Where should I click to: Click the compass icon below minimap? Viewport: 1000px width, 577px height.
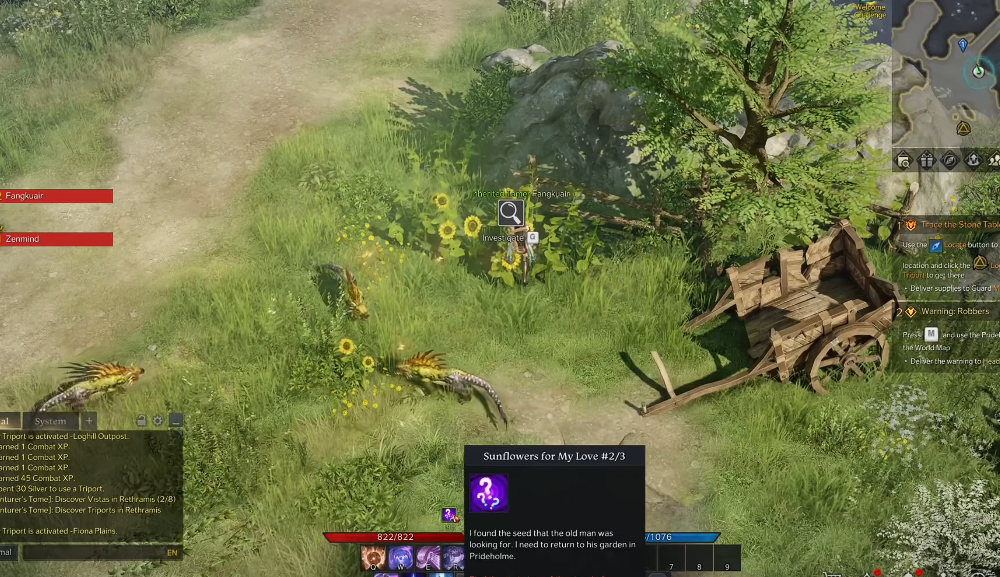pyautogui.click(x=949, y=160)
